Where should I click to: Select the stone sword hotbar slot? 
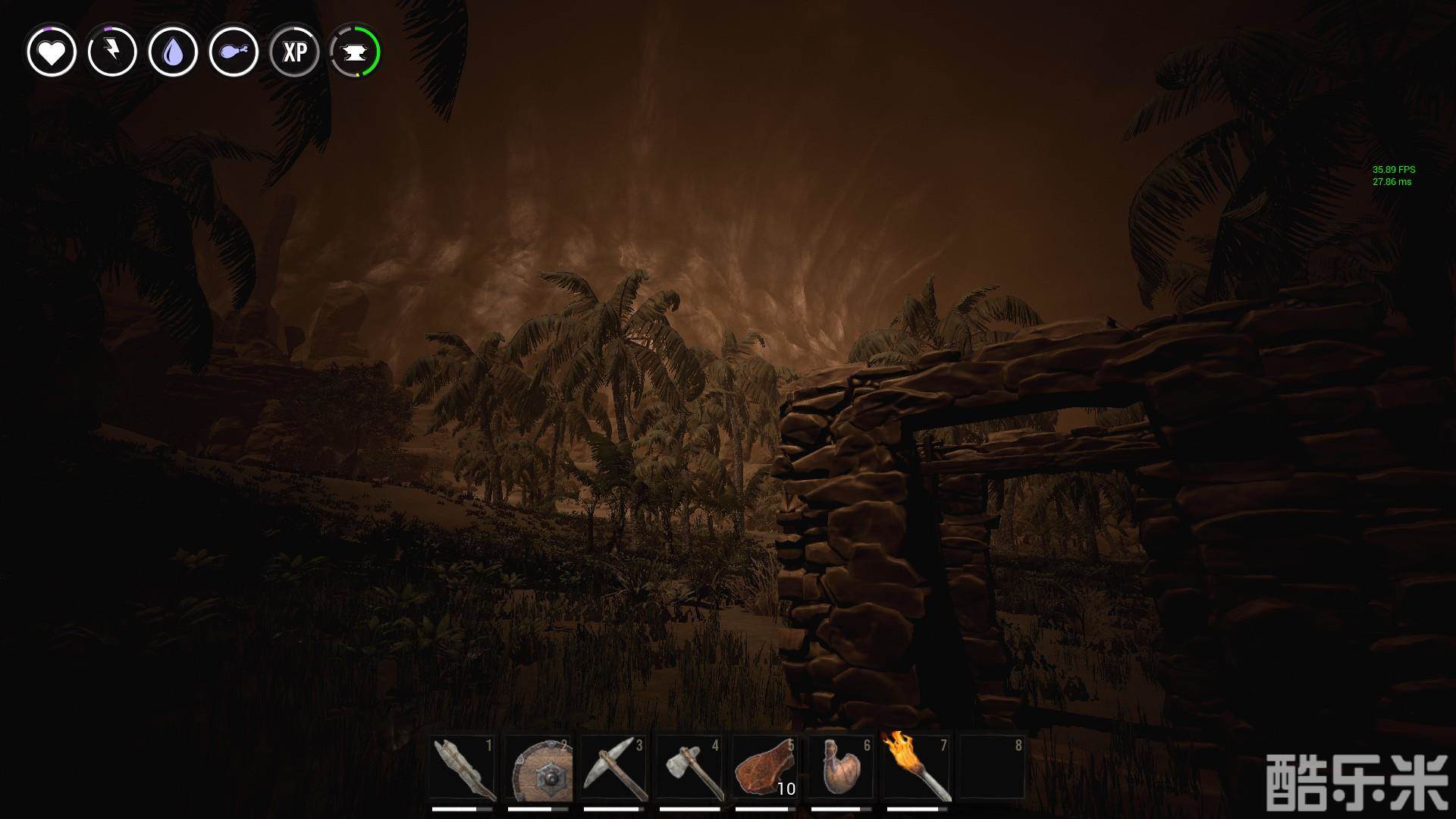463,768
